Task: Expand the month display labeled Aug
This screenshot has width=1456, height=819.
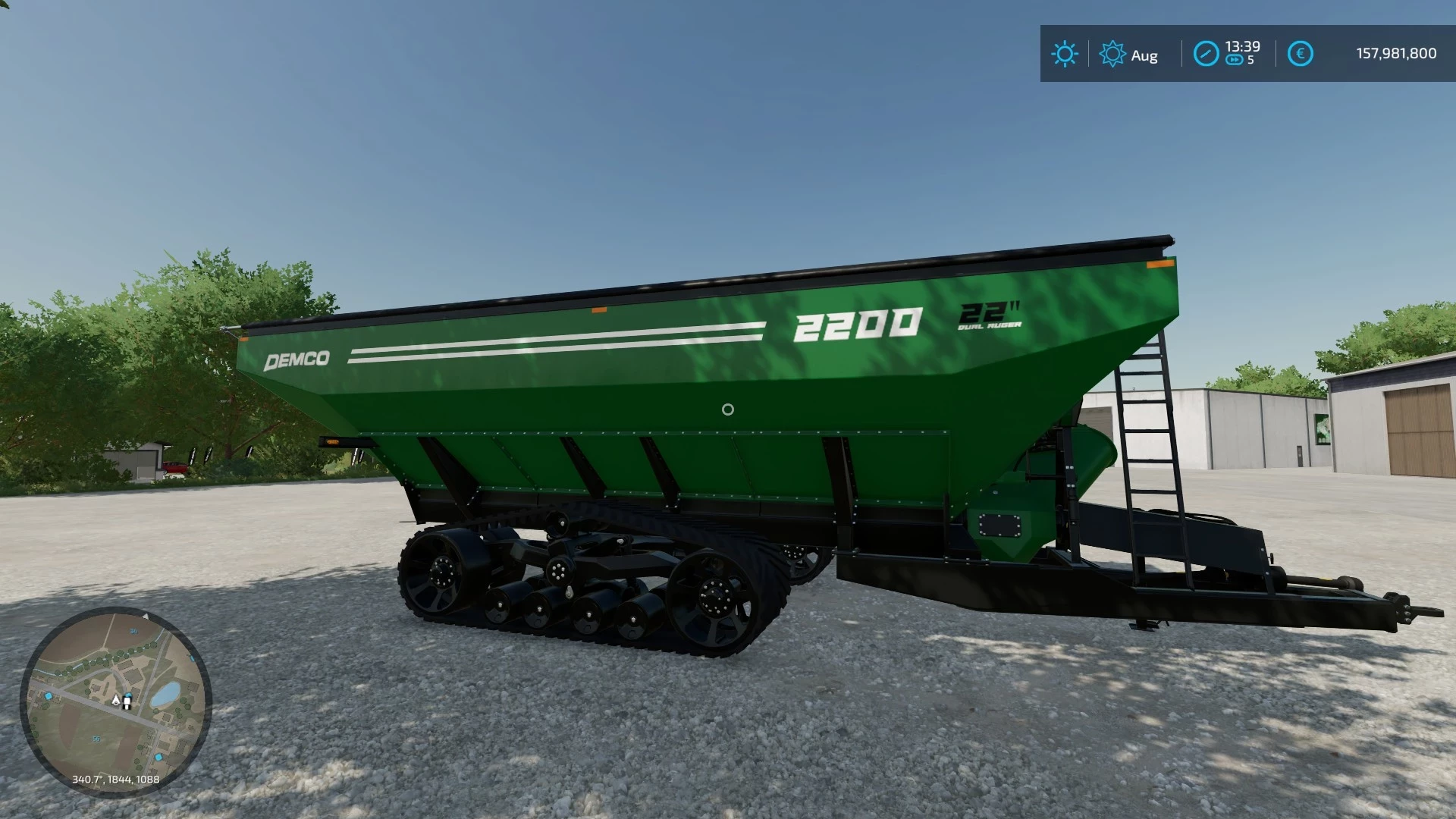Action: 1145,55
